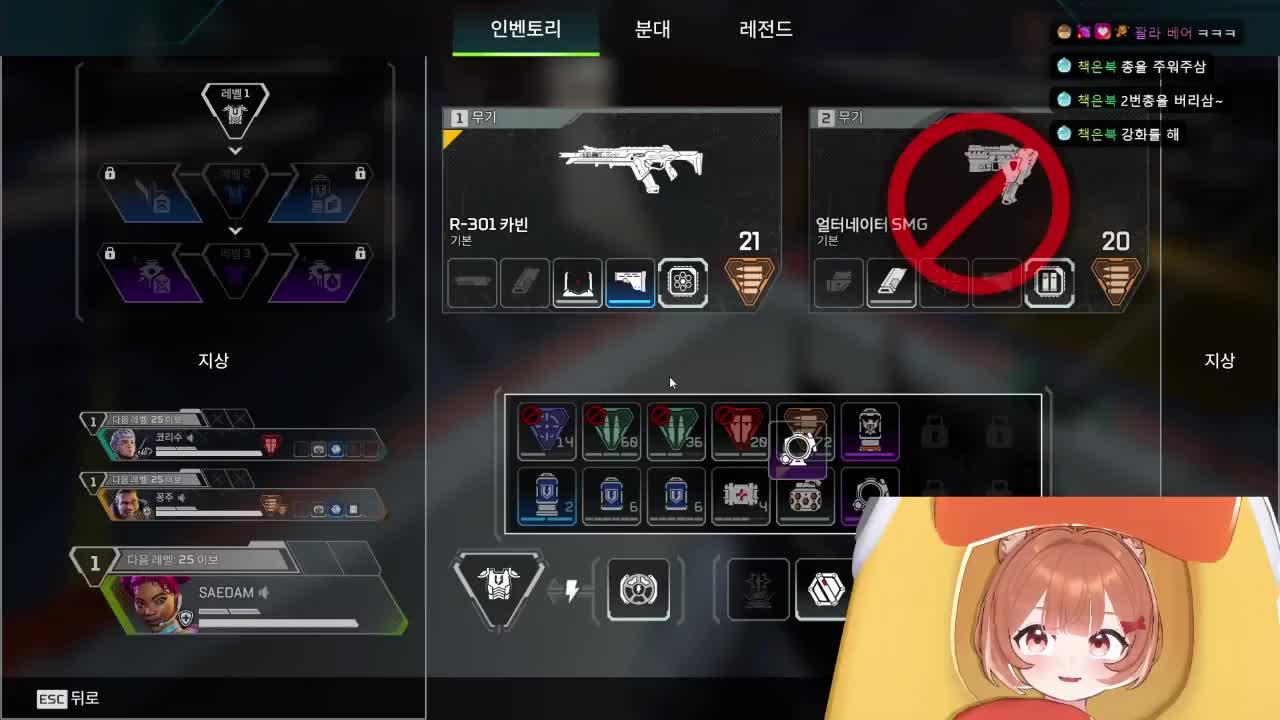
Task: Click the frag grenade inventory slot
Action: pos(807,497)
